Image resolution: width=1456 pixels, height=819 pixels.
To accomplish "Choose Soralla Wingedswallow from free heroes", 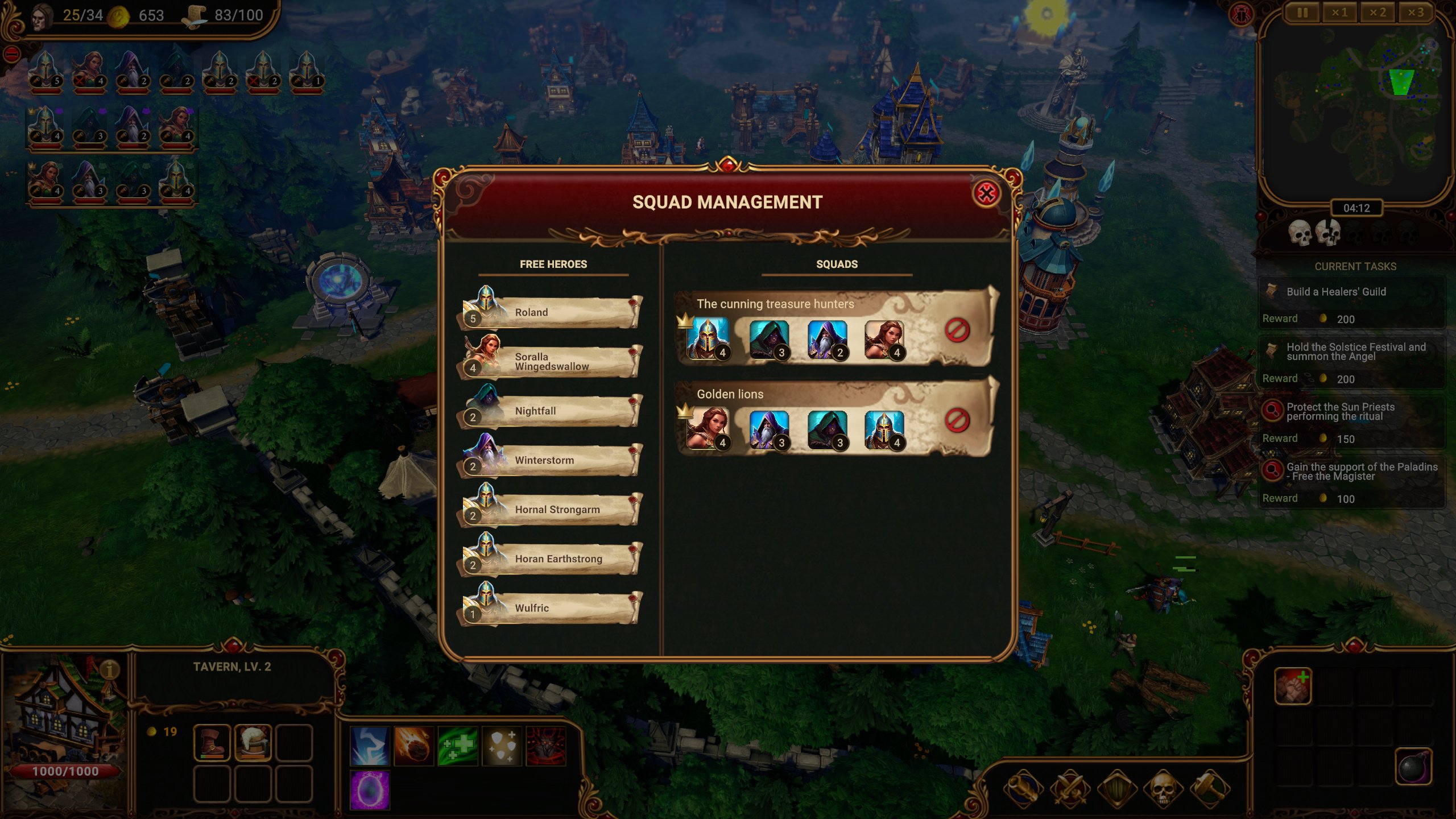I will 551,361.
